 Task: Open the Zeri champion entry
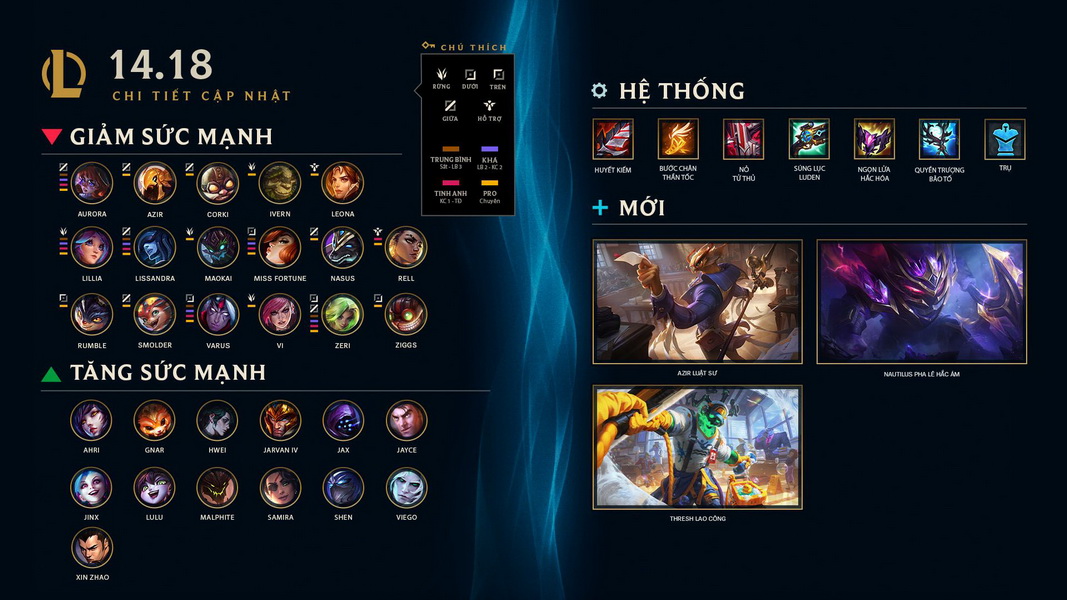(343, 314)
